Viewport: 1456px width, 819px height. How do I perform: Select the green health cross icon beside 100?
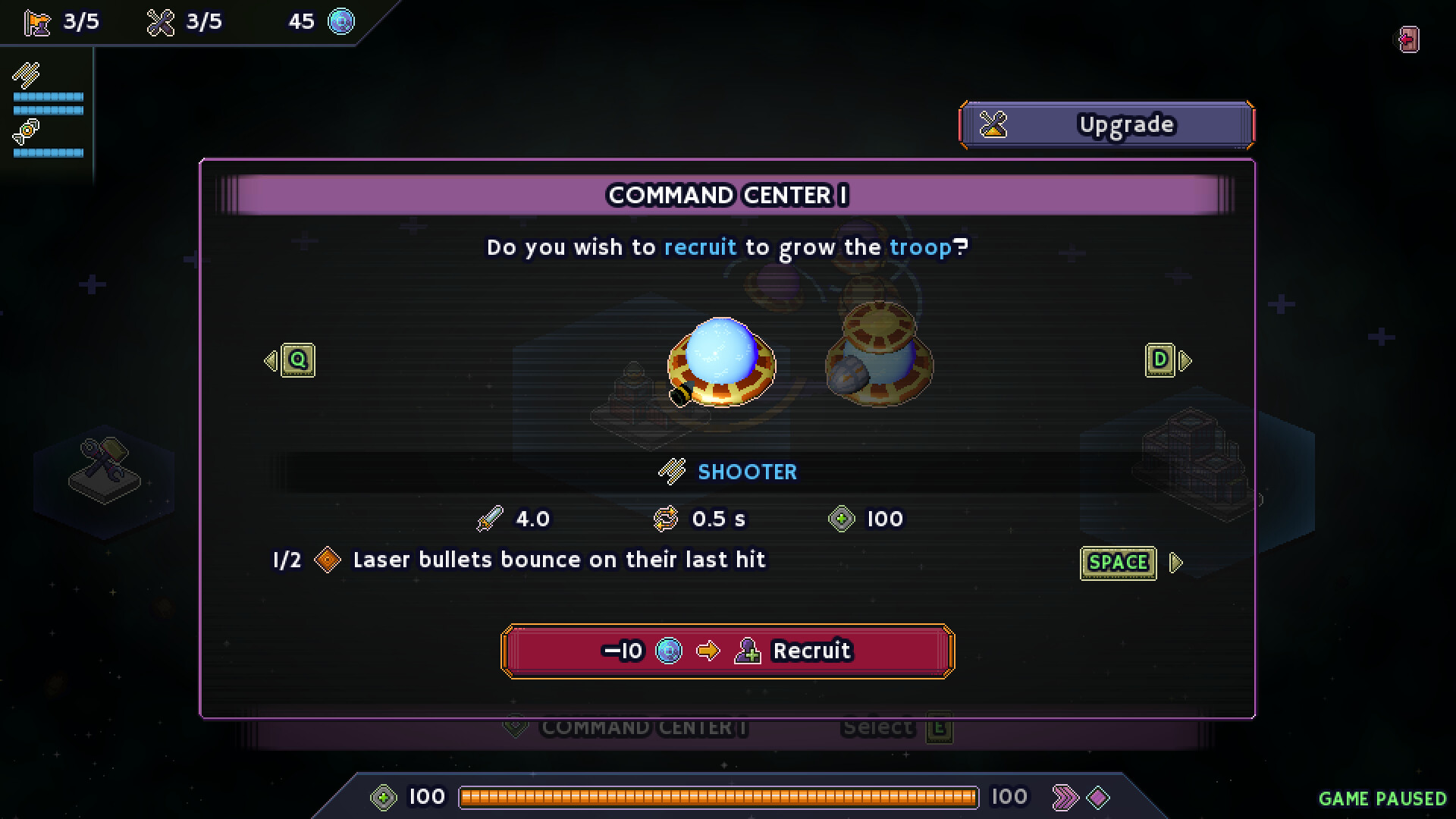click(x=841, y=519)
